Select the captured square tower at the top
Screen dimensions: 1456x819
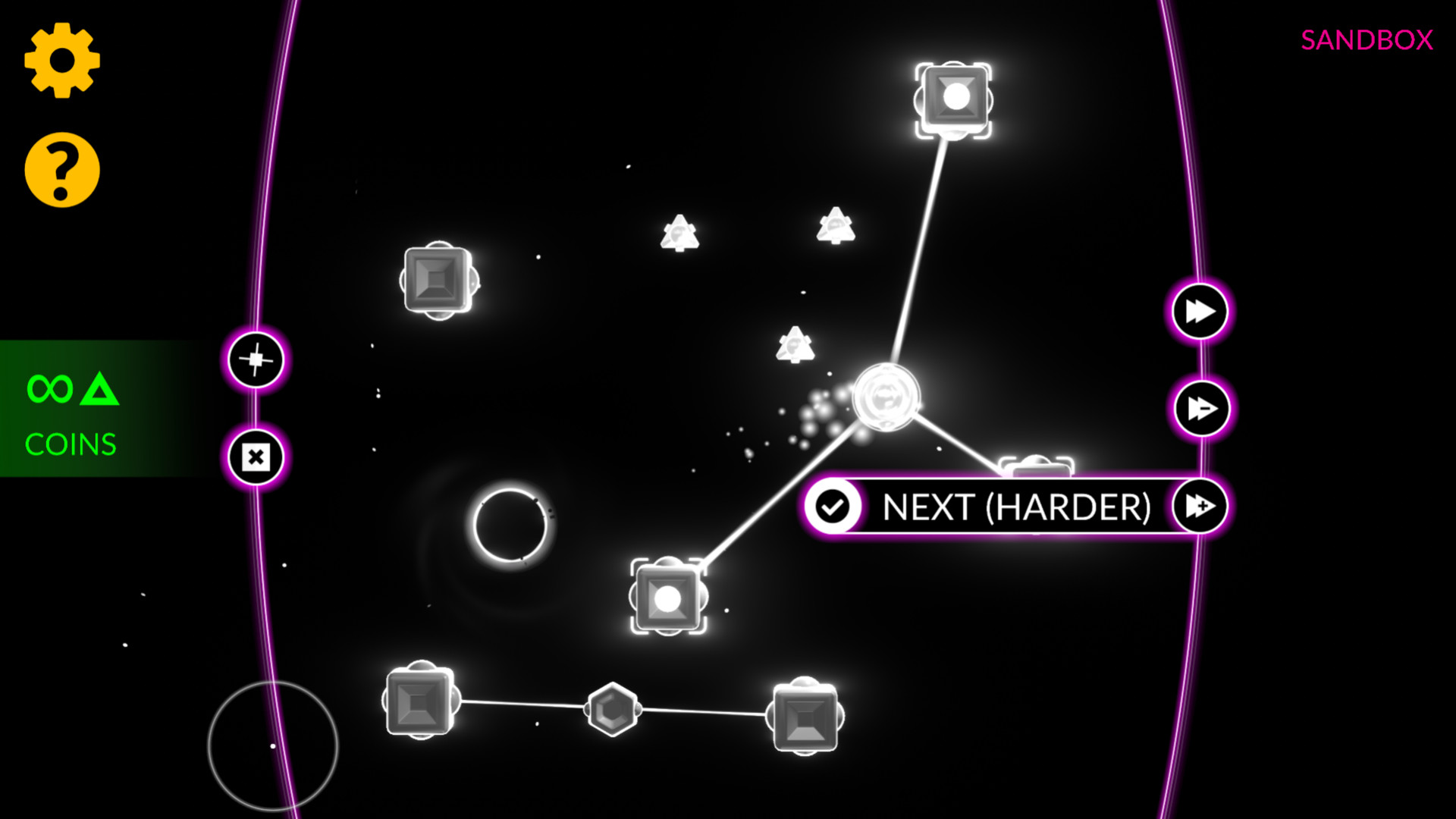(954, 96)
